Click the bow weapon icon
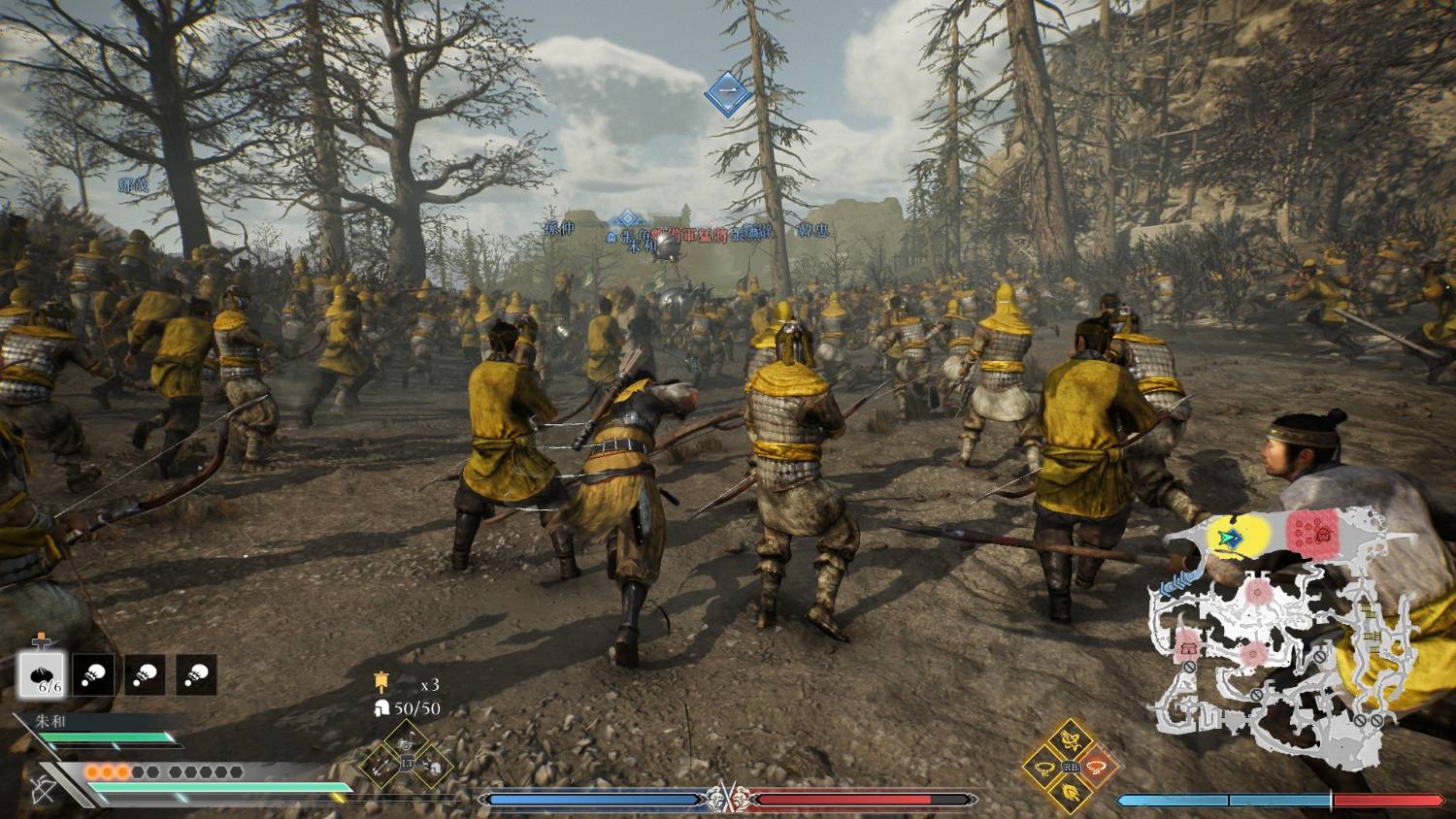The height and width of the screenshot is (819, 1456). tap(43, 787)
